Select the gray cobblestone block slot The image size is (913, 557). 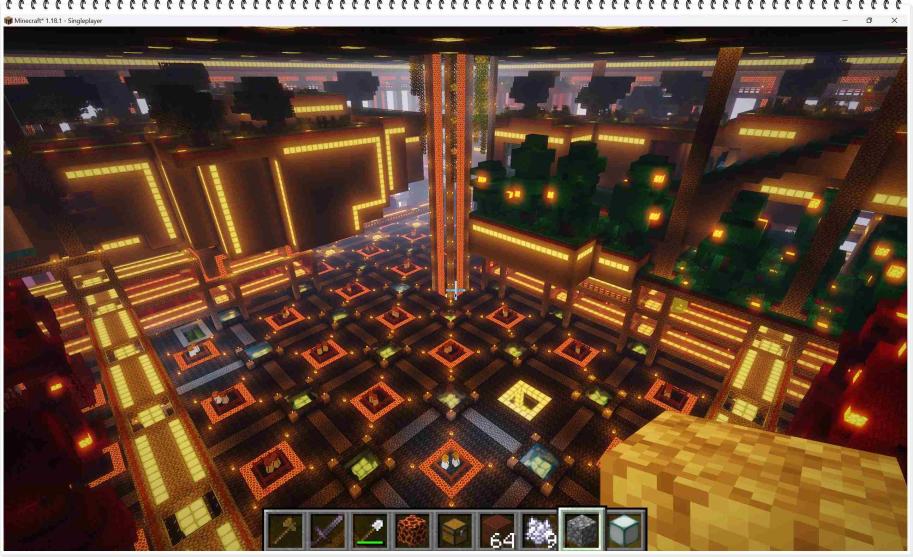pos(583,530)
